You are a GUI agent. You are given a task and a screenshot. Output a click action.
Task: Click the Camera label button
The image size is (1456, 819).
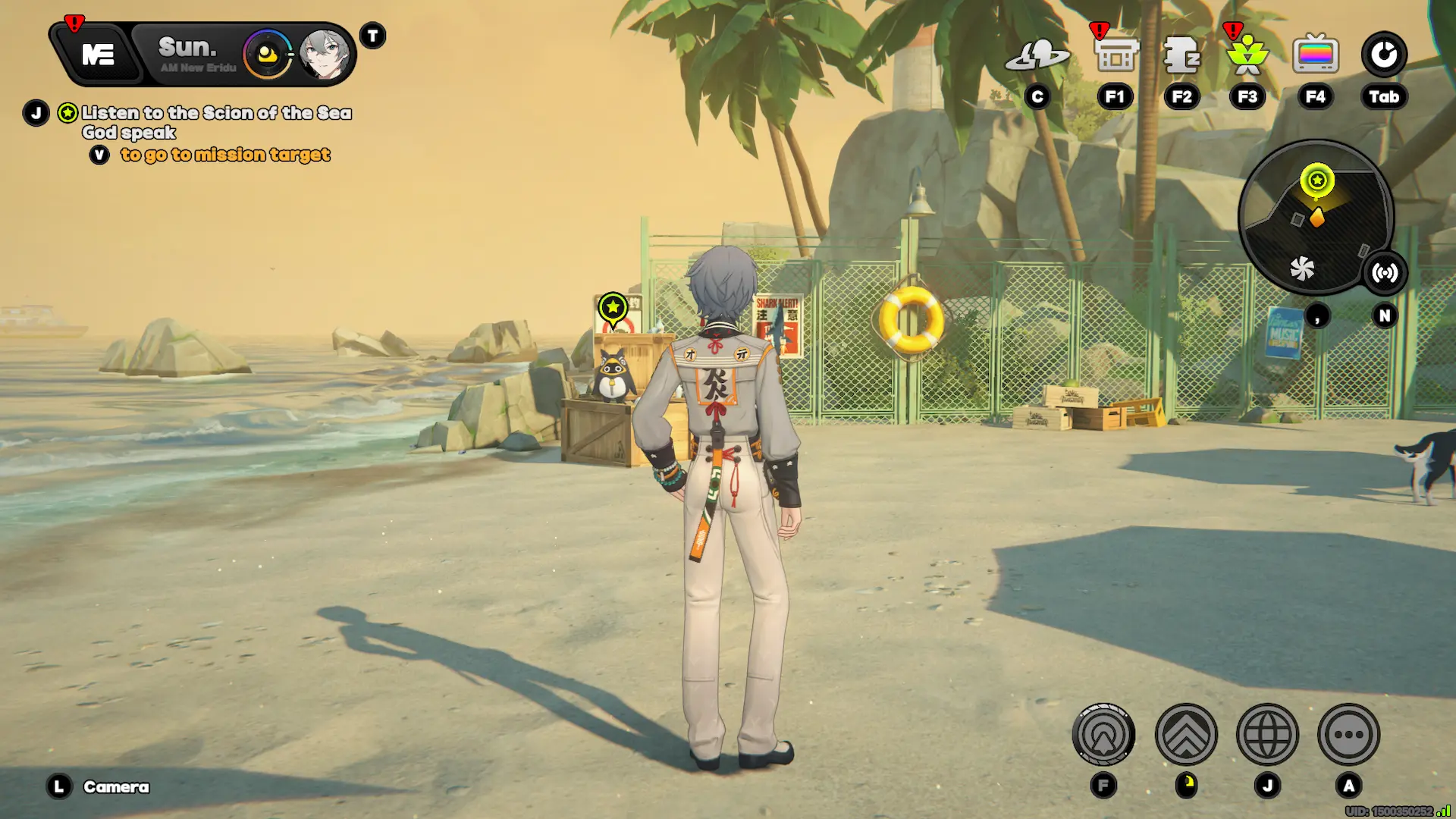116,787
